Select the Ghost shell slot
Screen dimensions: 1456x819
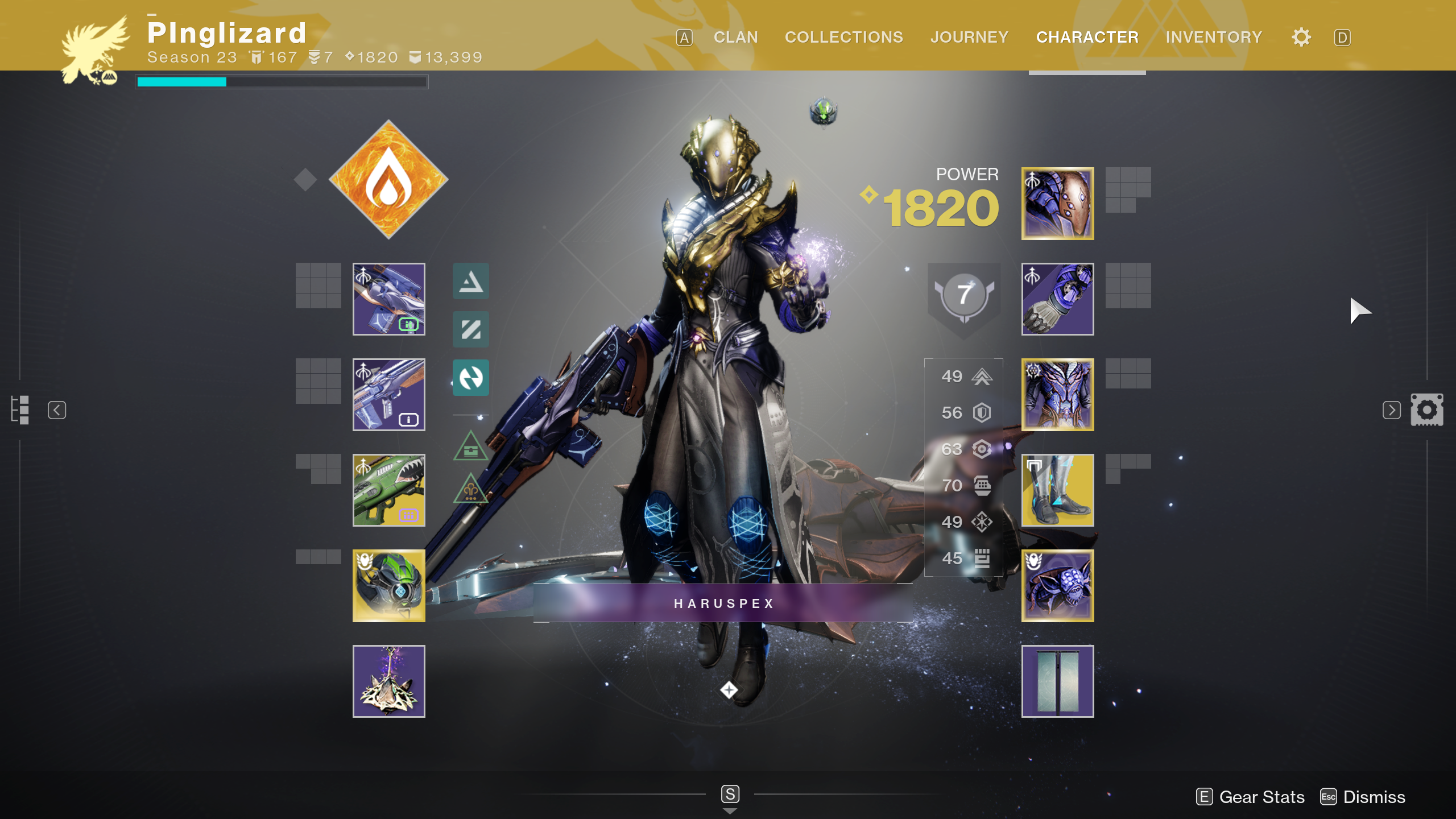(x=389, y=586)
